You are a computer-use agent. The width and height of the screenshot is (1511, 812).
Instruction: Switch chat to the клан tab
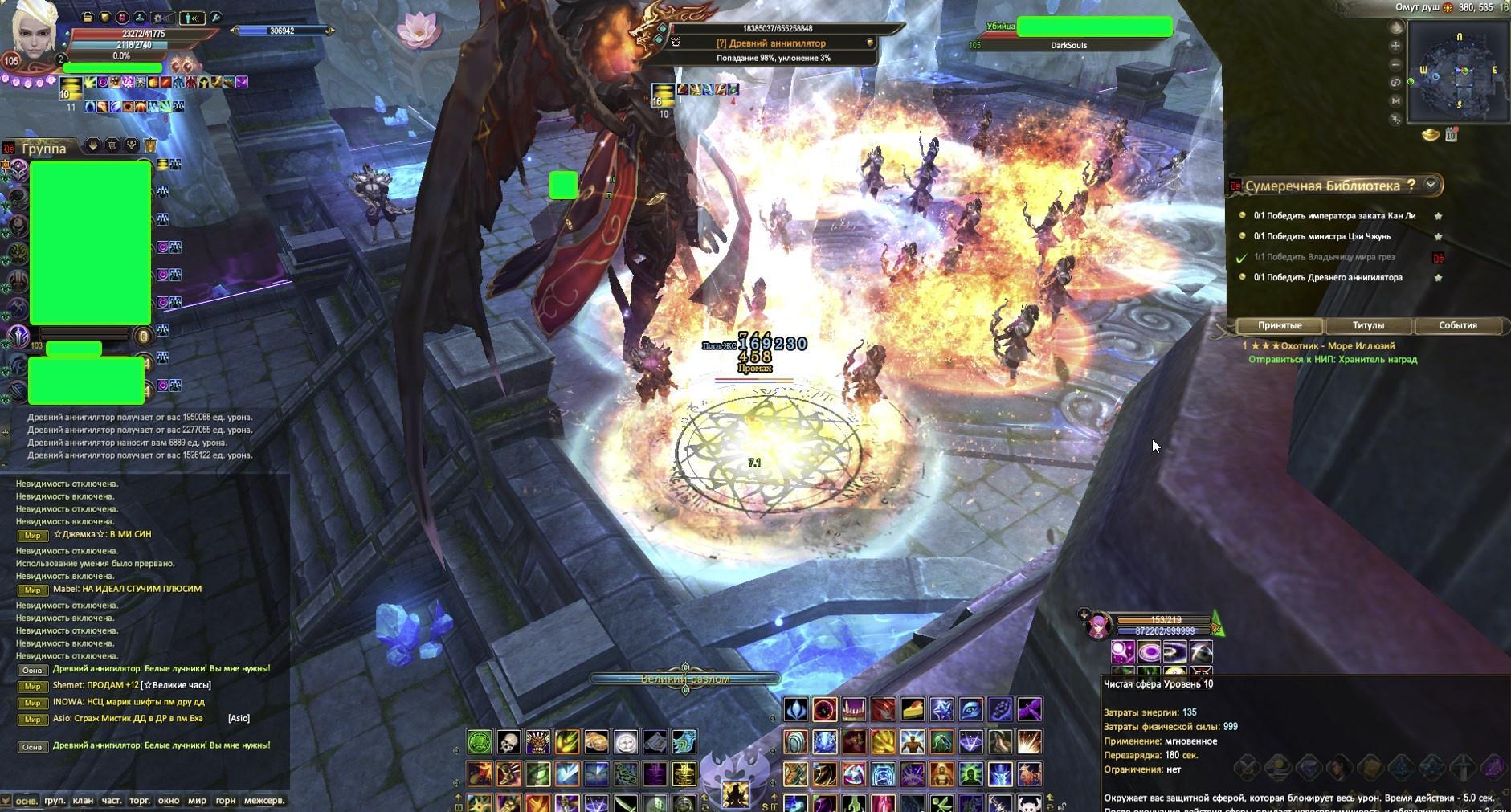tap(83, 800)
